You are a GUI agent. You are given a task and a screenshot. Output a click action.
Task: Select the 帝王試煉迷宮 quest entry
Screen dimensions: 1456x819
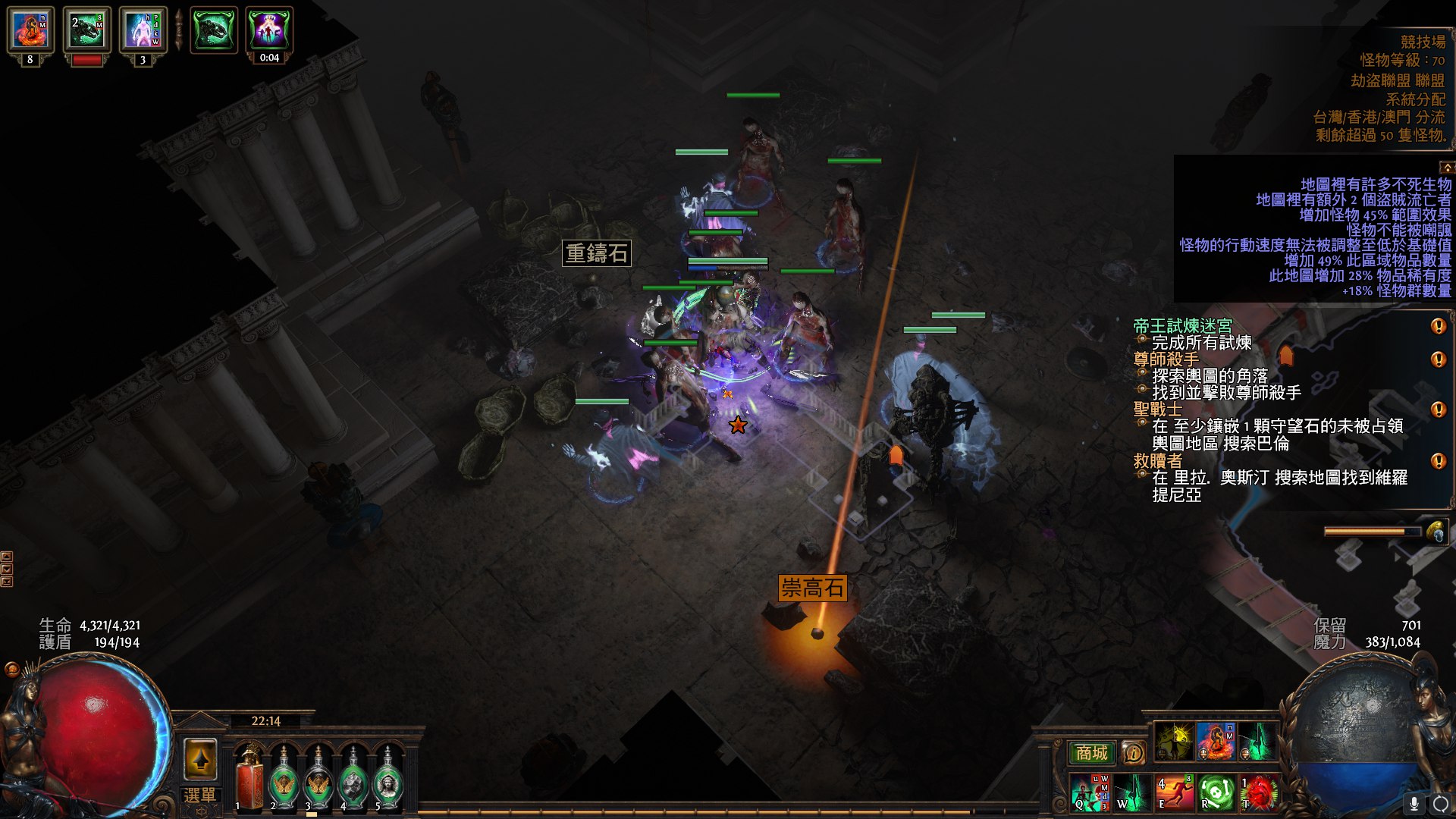[x=1182, y=326]
